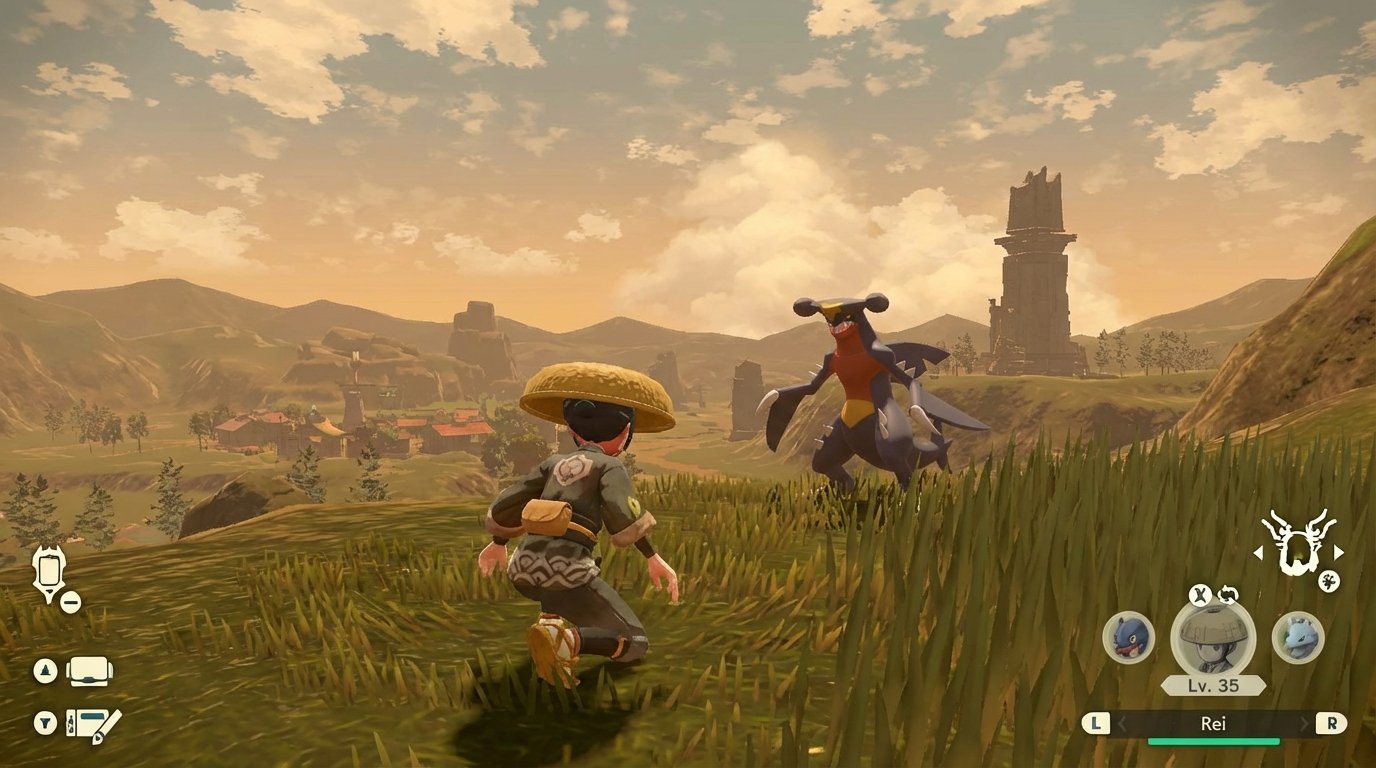Cycle left arrow on the Rei name bar
Image resolution: width=1376 pixels, height=768 pixels.
click(1122, 722)
